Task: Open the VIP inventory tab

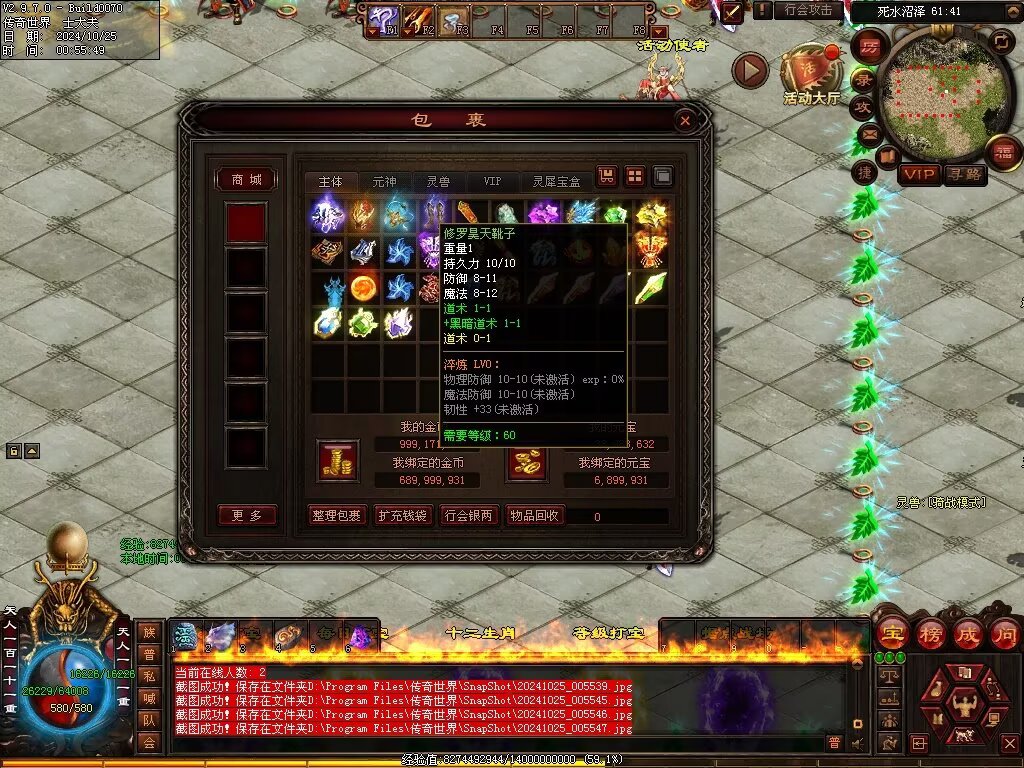Action: (492, 181)
